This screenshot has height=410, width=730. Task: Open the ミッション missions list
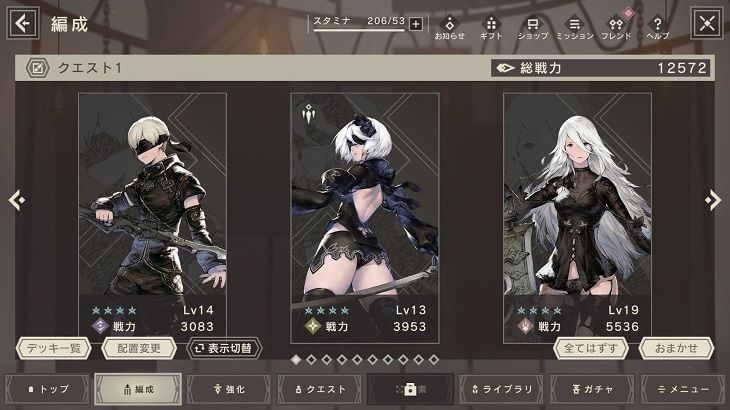click(x=574, y=28)
